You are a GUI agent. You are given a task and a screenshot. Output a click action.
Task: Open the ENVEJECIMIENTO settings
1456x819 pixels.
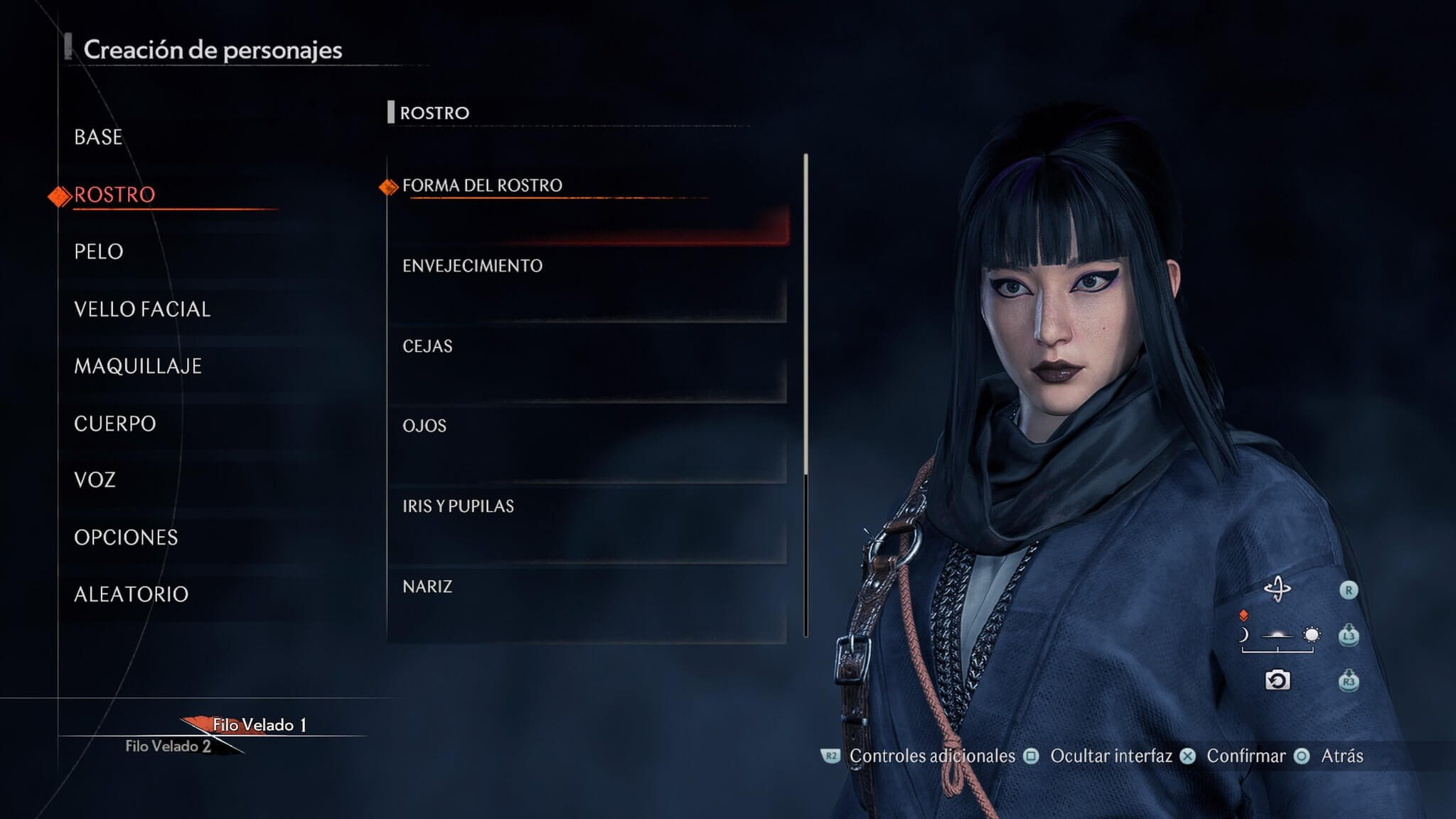point(472,266)
